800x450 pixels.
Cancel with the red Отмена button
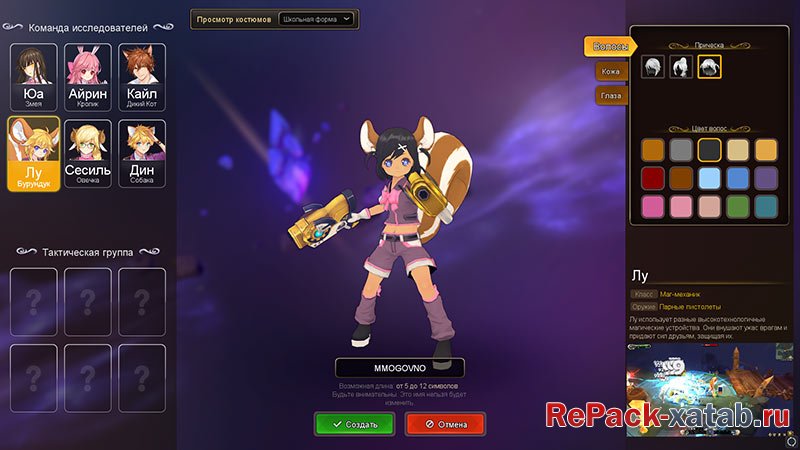445,424
